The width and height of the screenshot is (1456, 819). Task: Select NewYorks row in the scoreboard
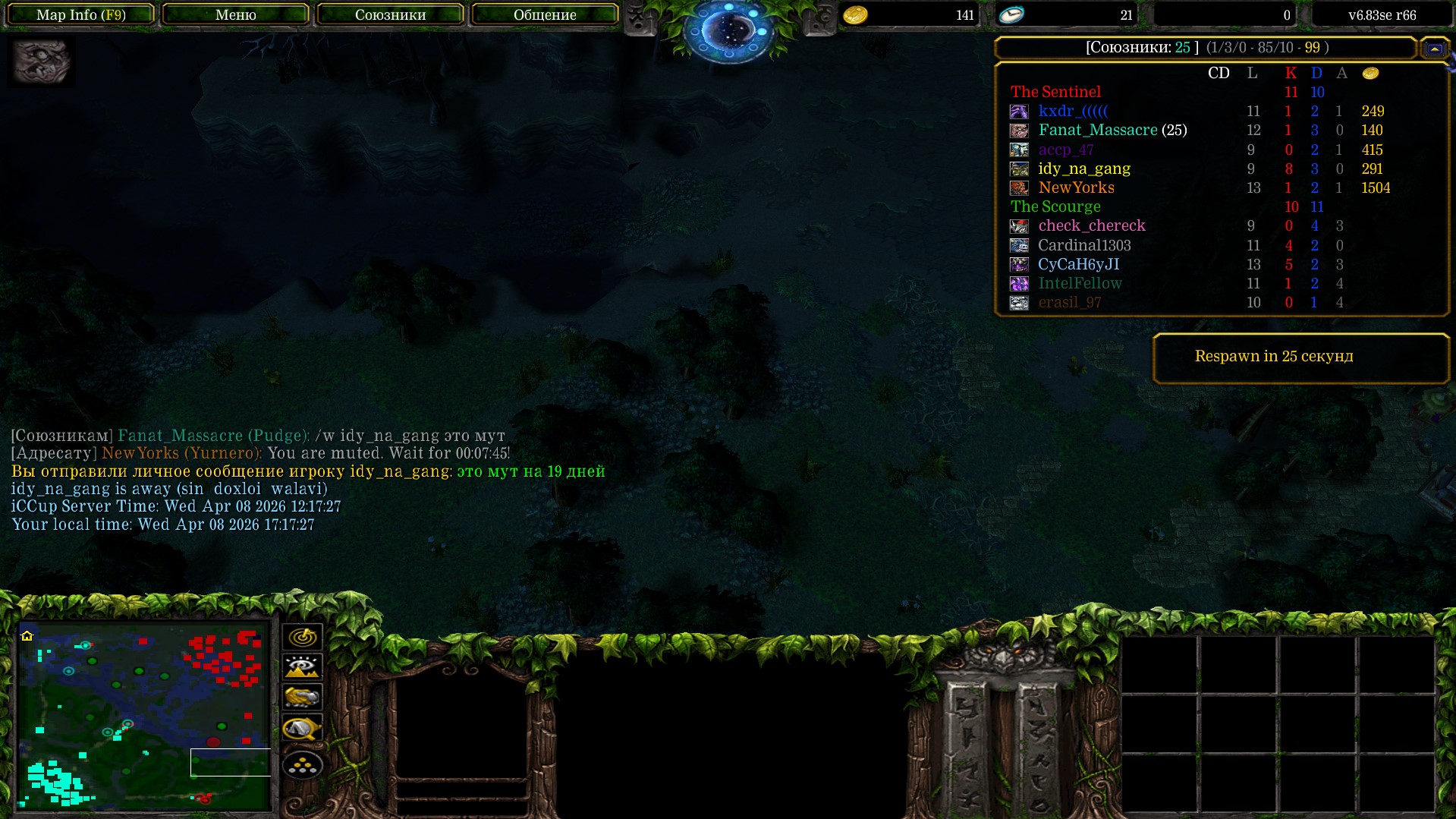click(1076, 187)
